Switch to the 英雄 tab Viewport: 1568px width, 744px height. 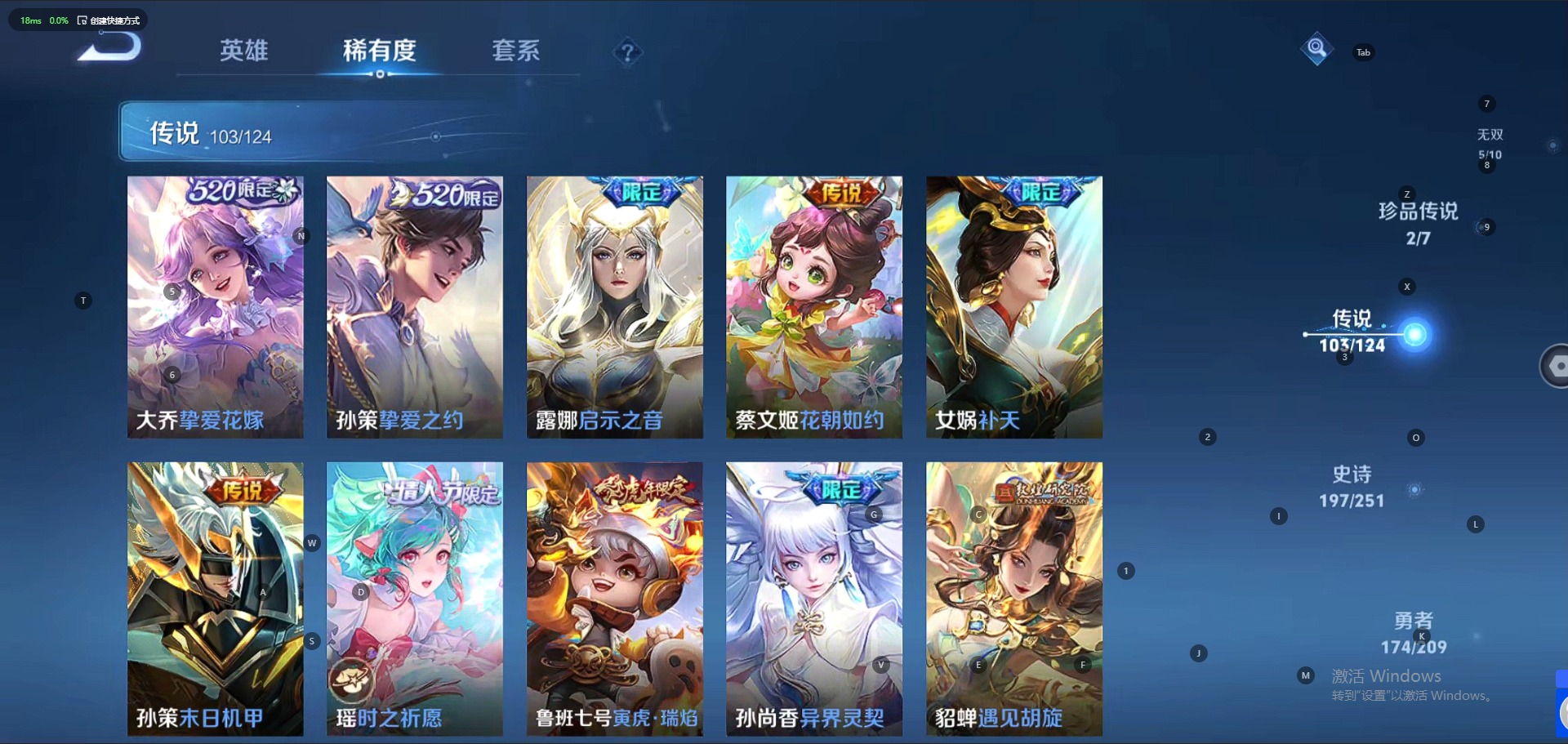click(x=243, y=51)
